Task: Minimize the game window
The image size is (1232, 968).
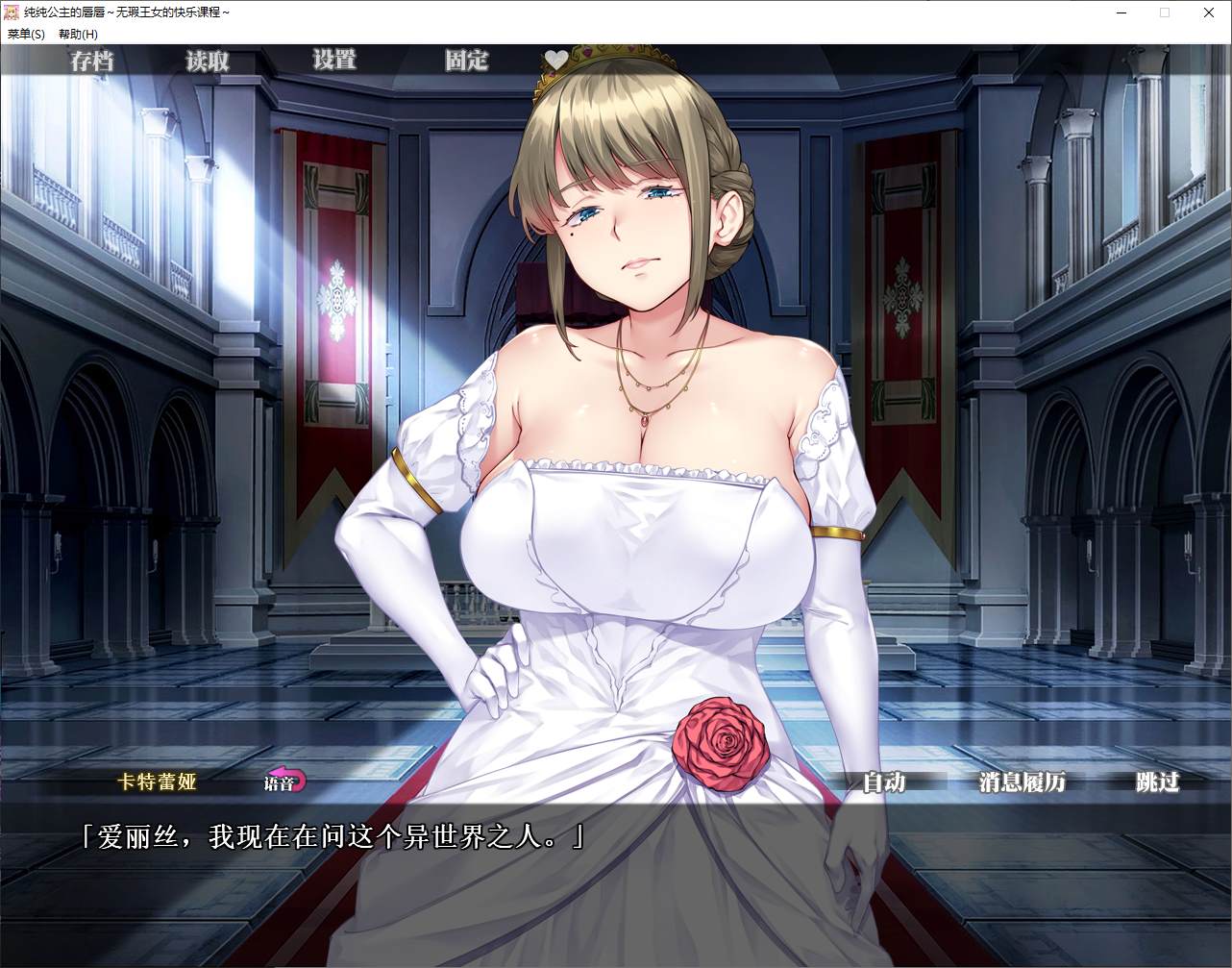Action: [x=1121, y=12]
